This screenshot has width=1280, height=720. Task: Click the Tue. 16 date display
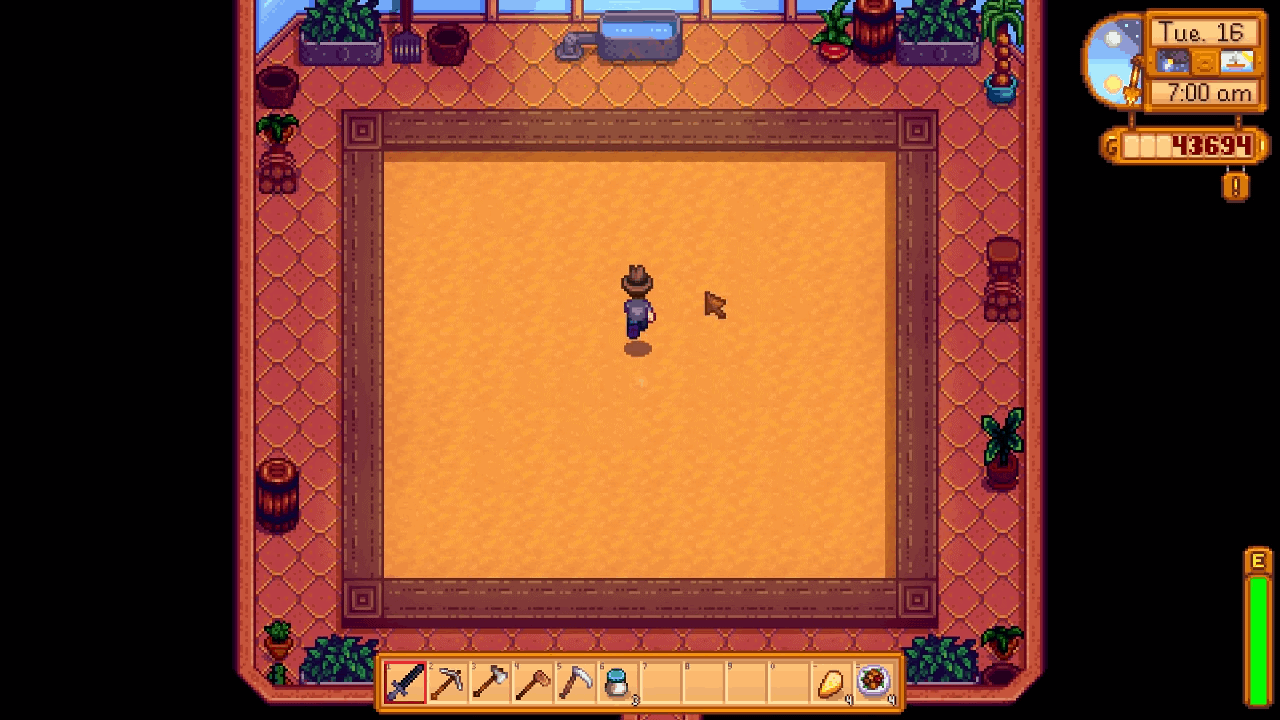pyautogui.click(x=1203, y=32)
